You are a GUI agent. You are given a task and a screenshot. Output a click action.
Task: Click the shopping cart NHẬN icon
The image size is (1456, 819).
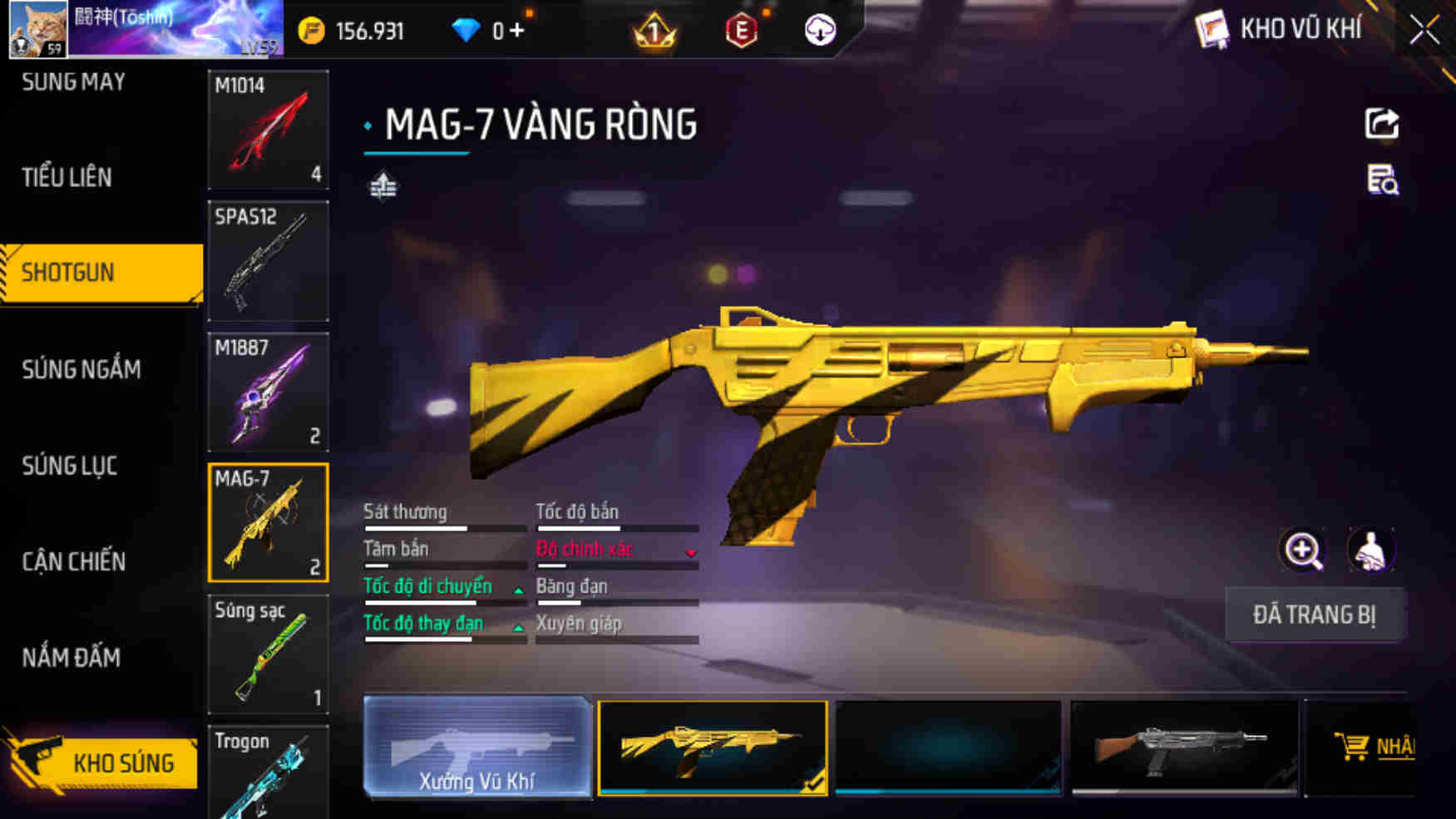pyautogui.click(x=1354, y=747)
